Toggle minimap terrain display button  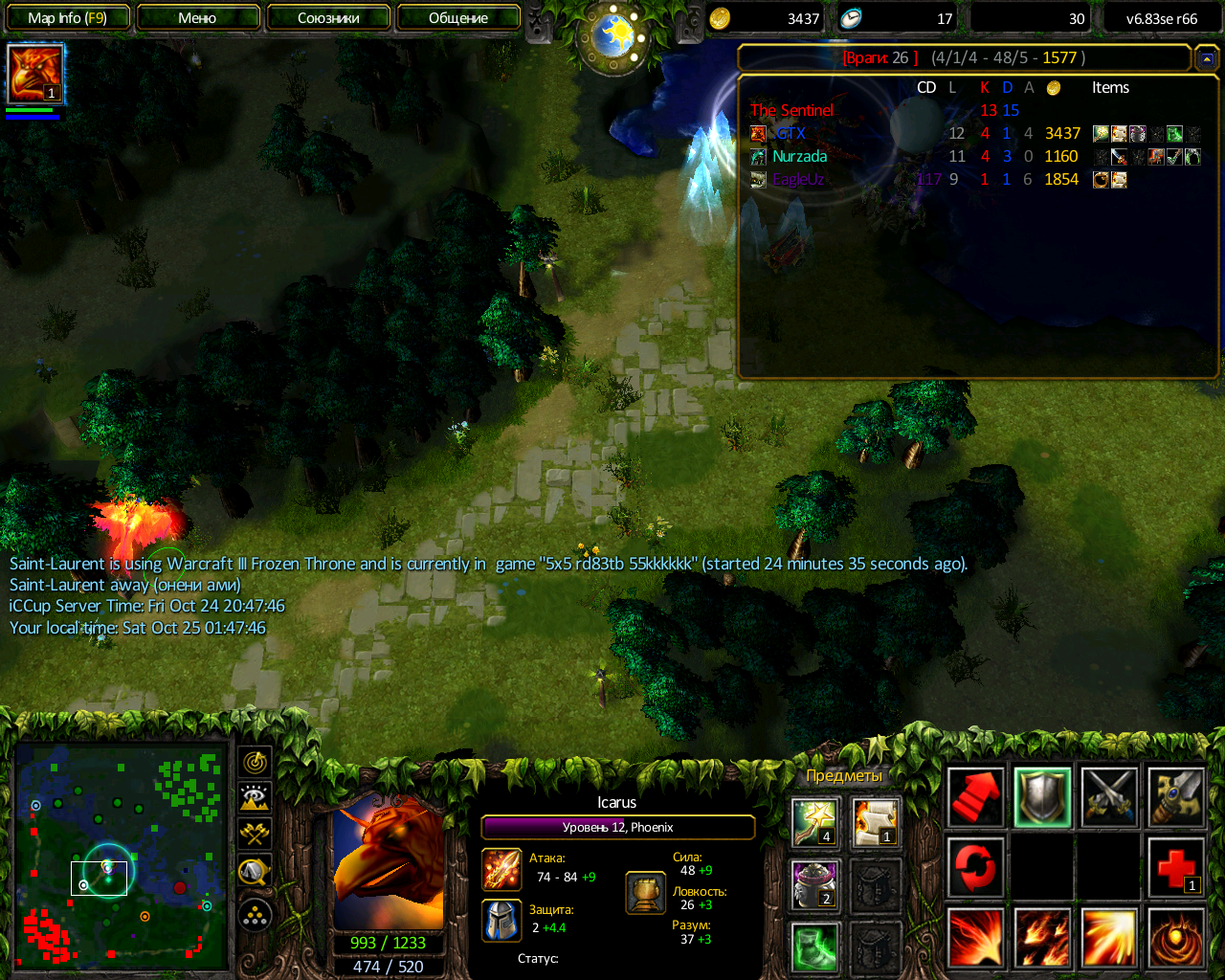[255, 798]
